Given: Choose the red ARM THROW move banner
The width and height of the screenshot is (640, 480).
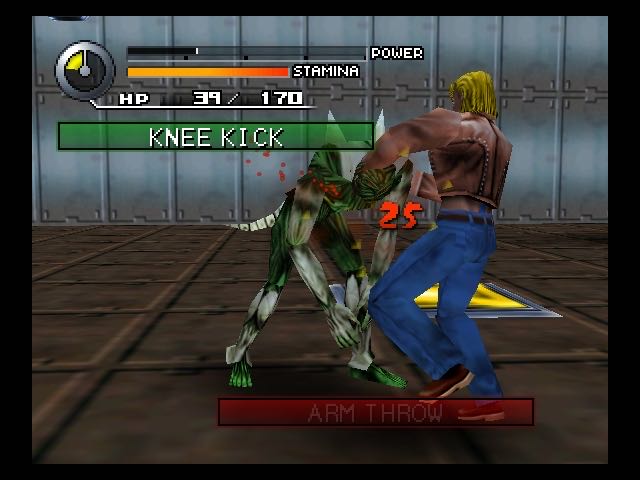Looking at the screenshot, I should [x=375, y=412].
